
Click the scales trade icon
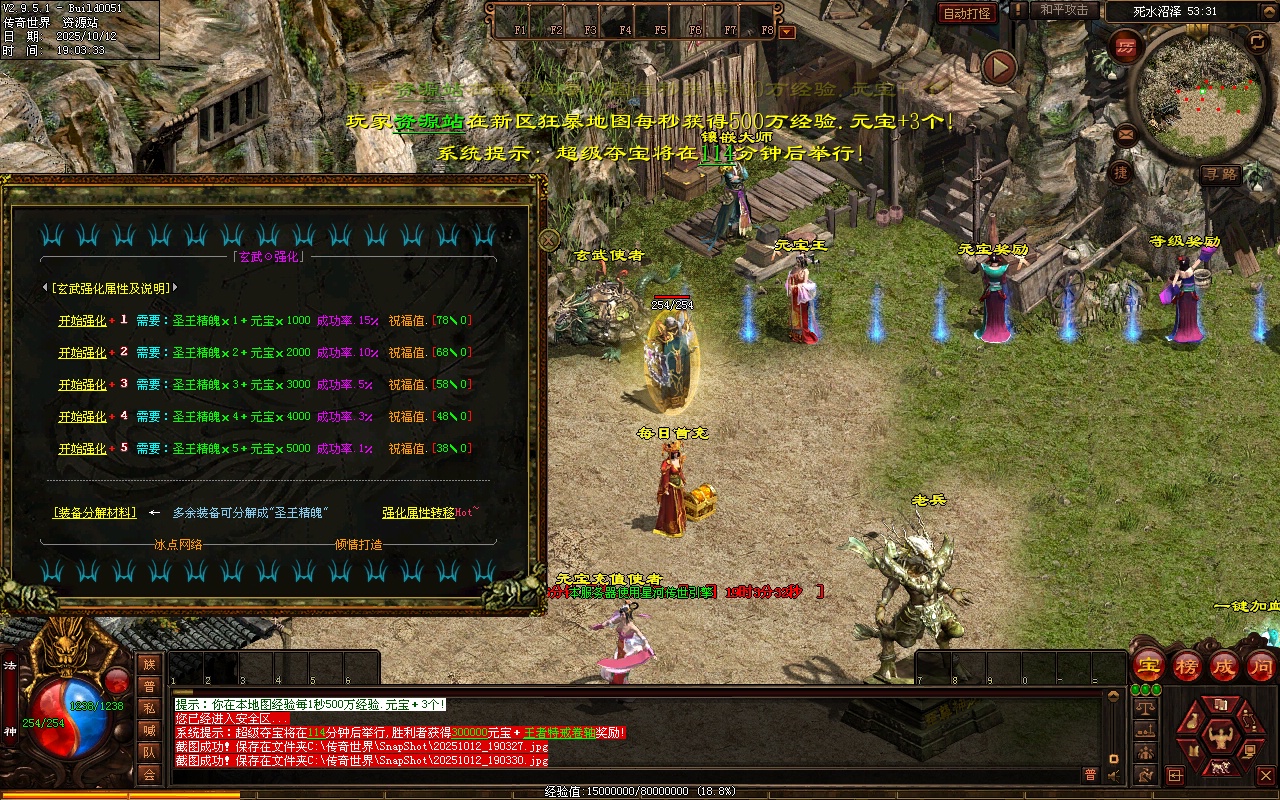[1146, 706]
